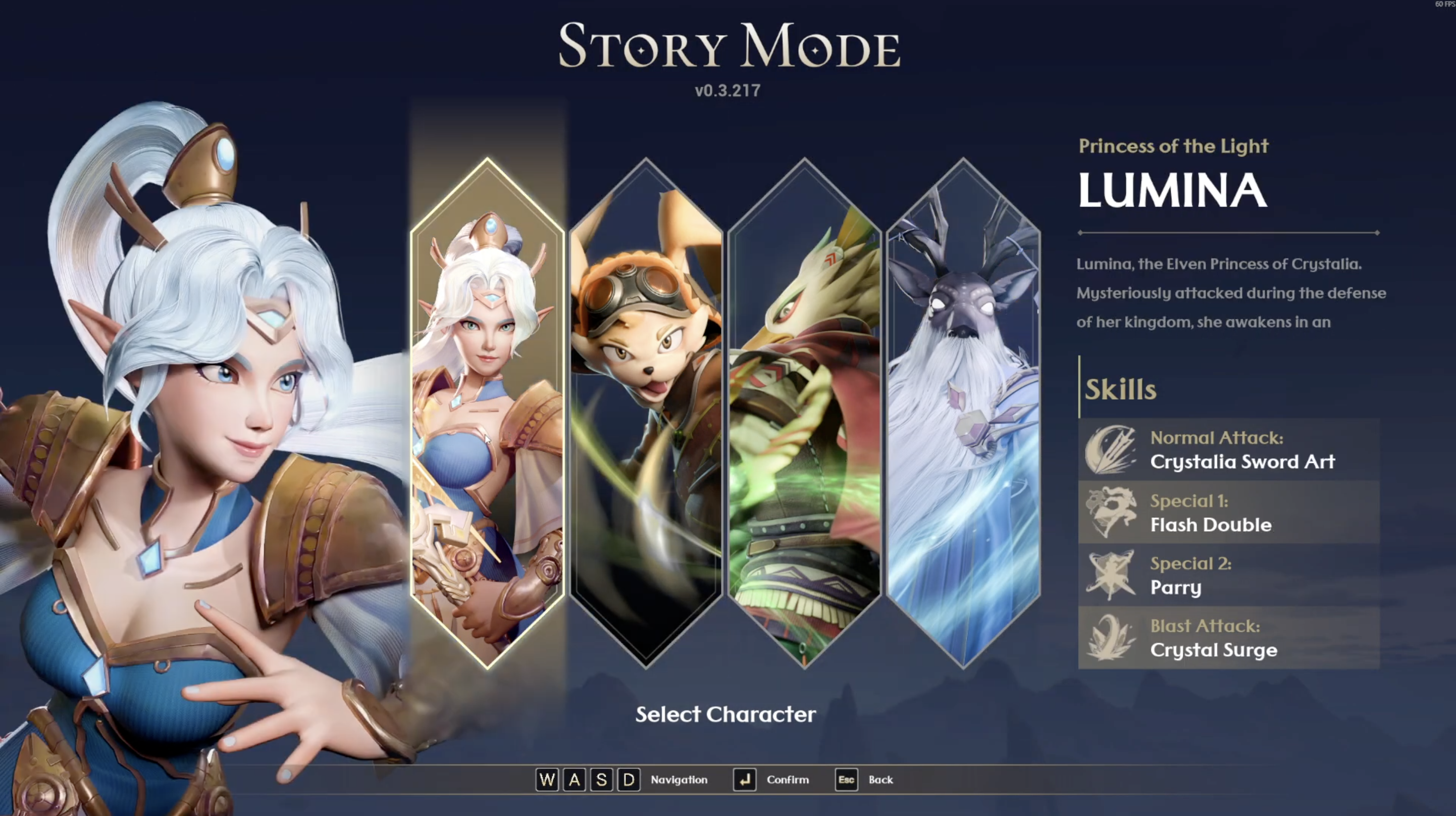This screenshot has height=816, width=1456.
Task: View the Crystalia Sword Art normal attack
Action: [x=1229, y=450]
